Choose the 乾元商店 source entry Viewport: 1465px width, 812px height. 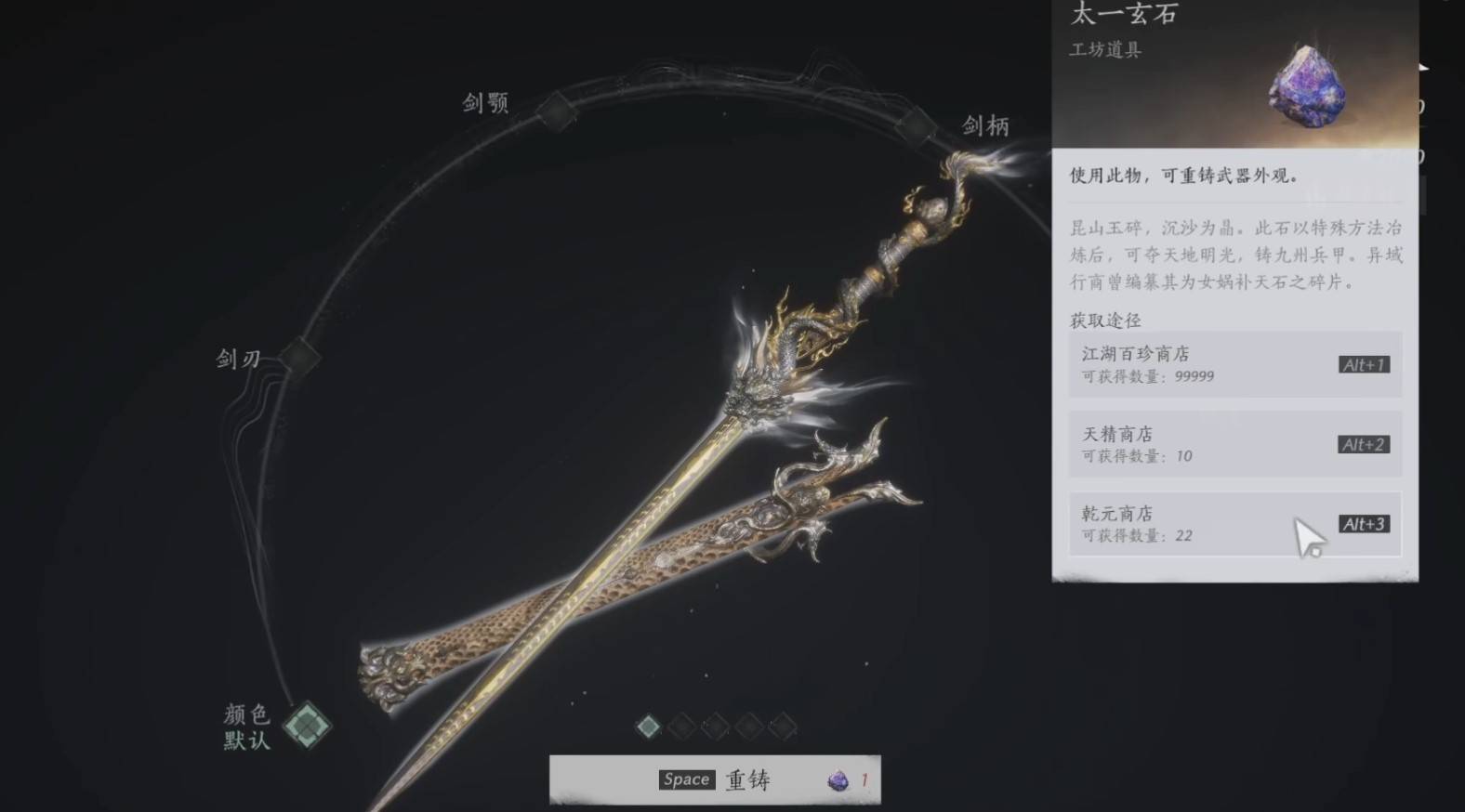click(1234, 524)
